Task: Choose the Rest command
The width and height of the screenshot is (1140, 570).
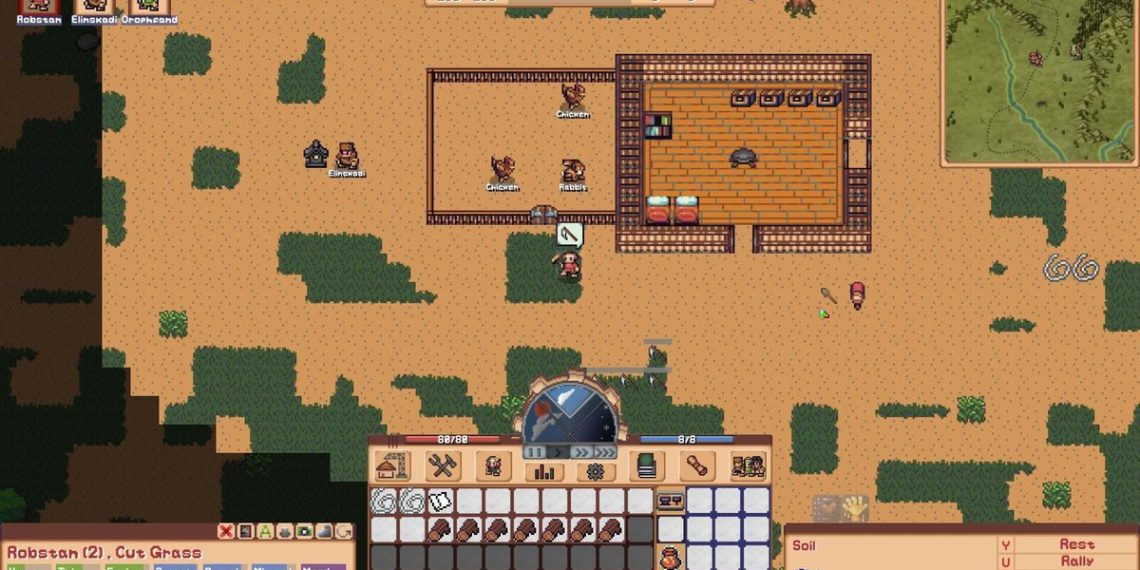Action: click(1076, 545)
